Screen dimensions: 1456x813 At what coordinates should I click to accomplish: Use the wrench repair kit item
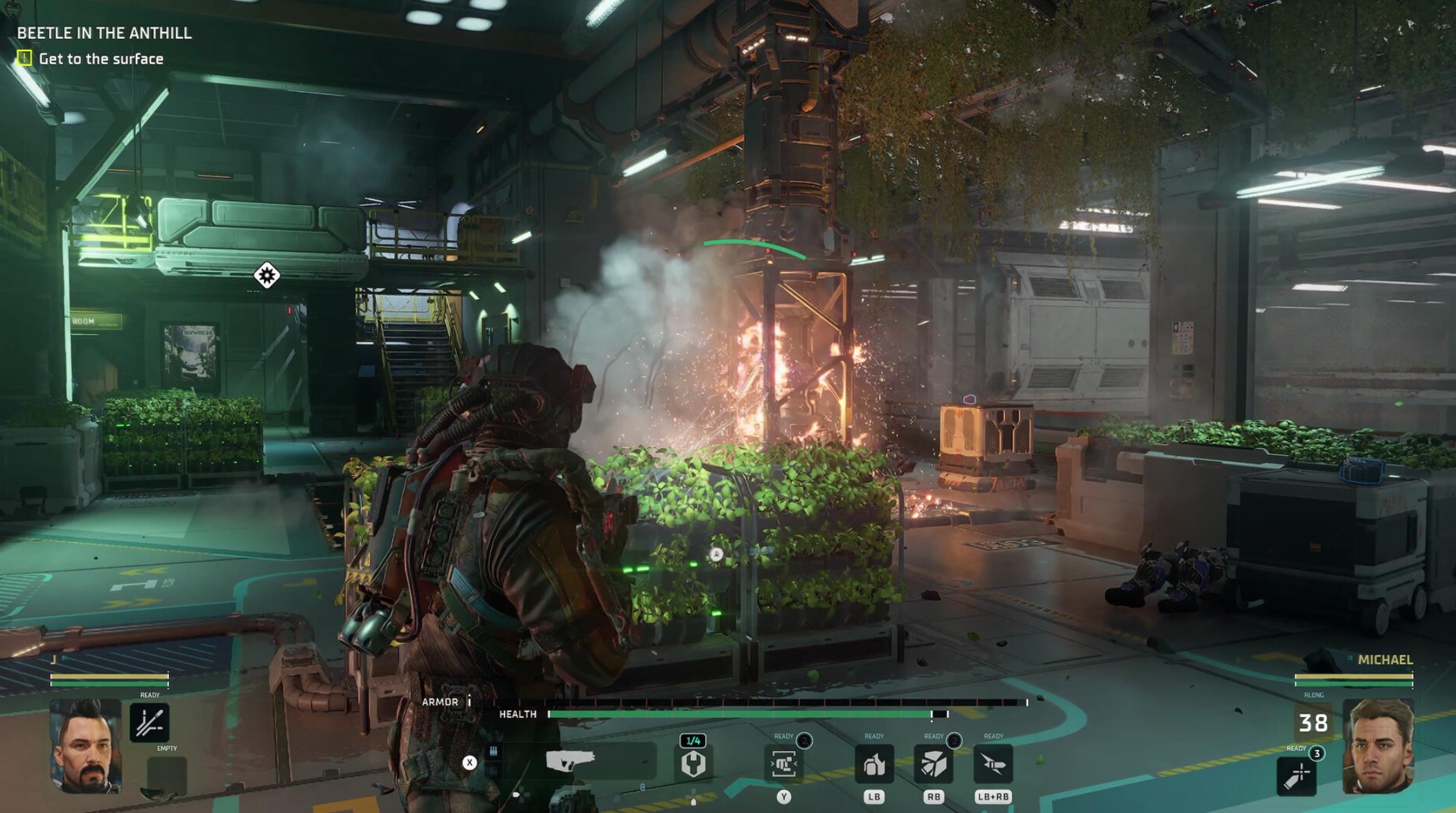click(x=693, y=764)
